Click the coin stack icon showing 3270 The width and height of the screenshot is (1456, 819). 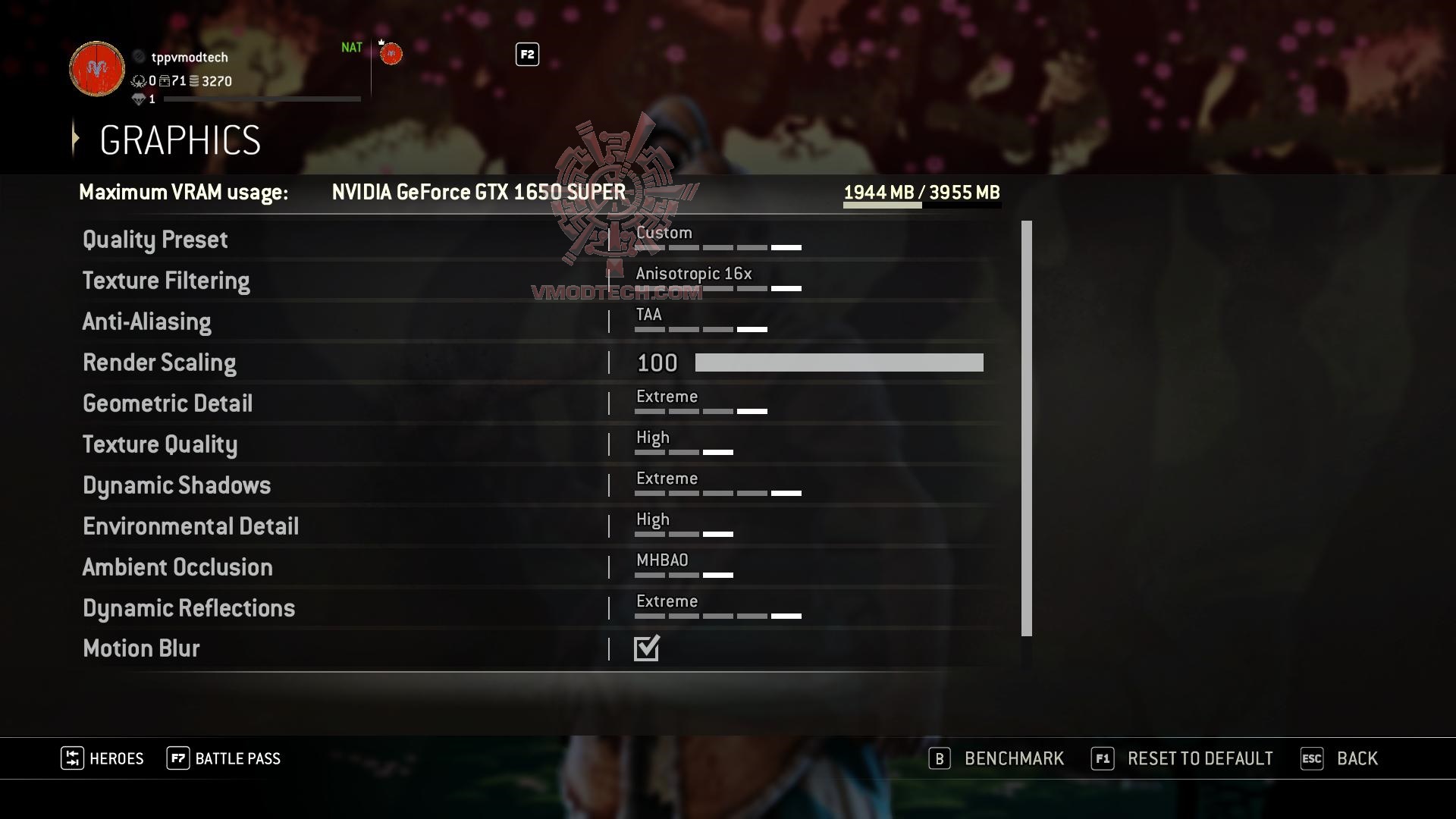pyautogui.click(x=196, y=82)
